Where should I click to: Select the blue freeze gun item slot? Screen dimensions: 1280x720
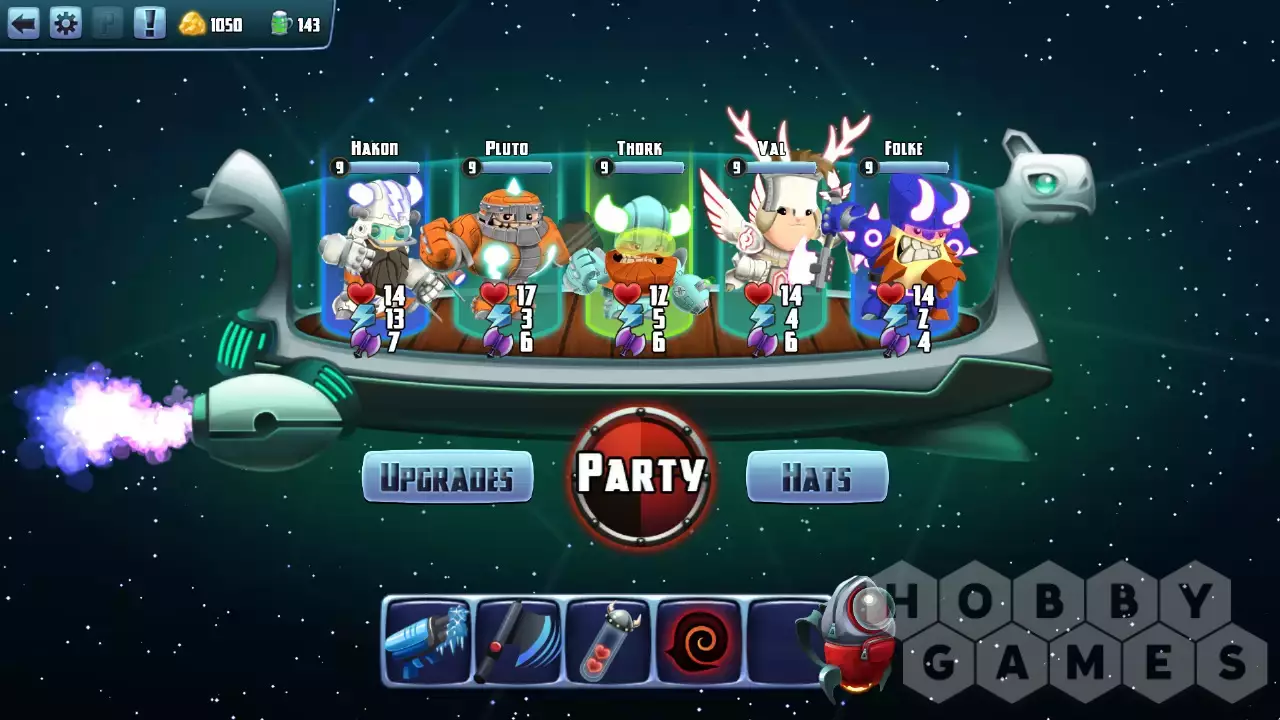[427, 641]
